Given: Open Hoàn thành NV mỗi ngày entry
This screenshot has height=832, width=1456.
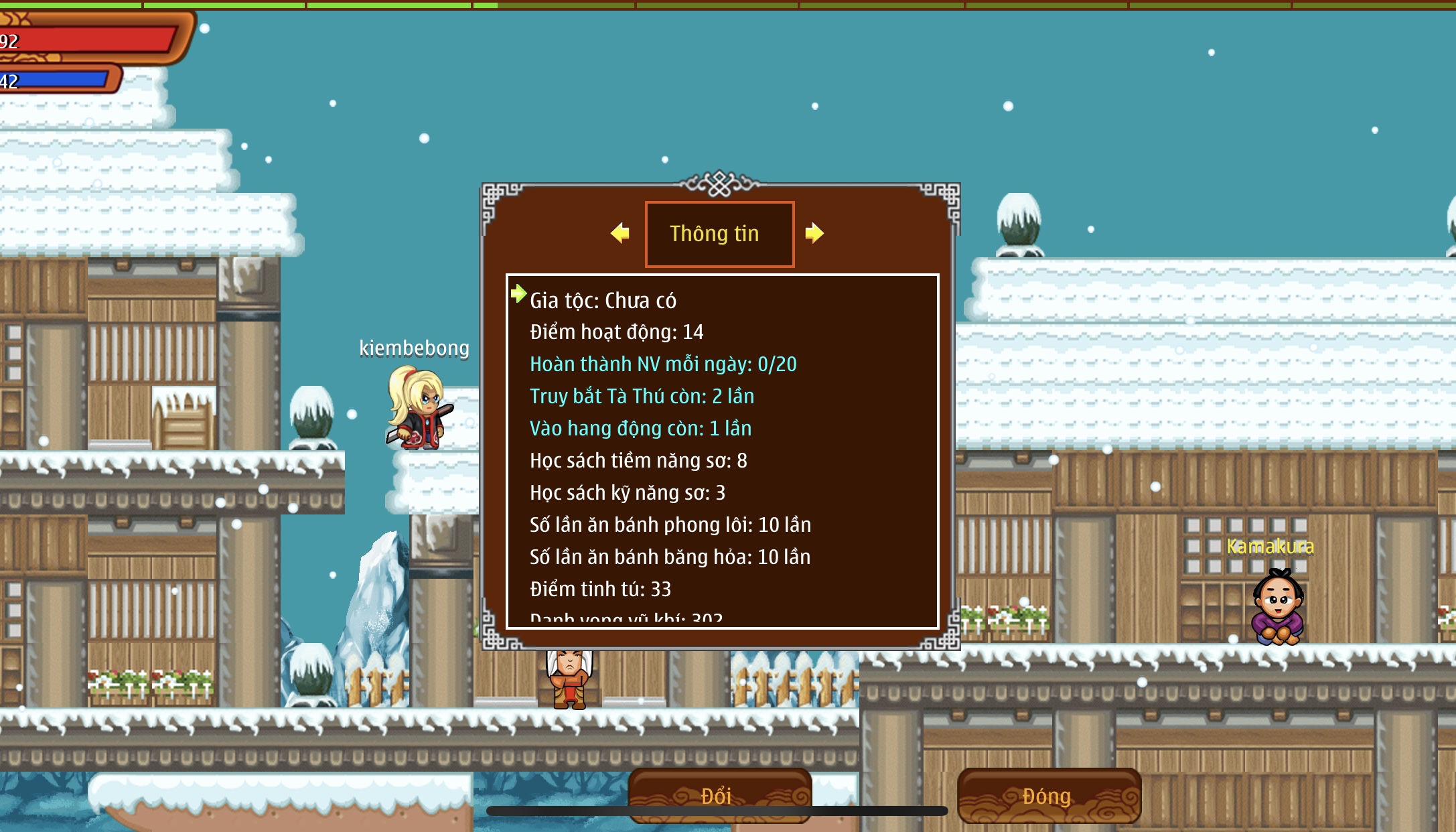Looking at the screenshot, I should click(x=663, y=364).
